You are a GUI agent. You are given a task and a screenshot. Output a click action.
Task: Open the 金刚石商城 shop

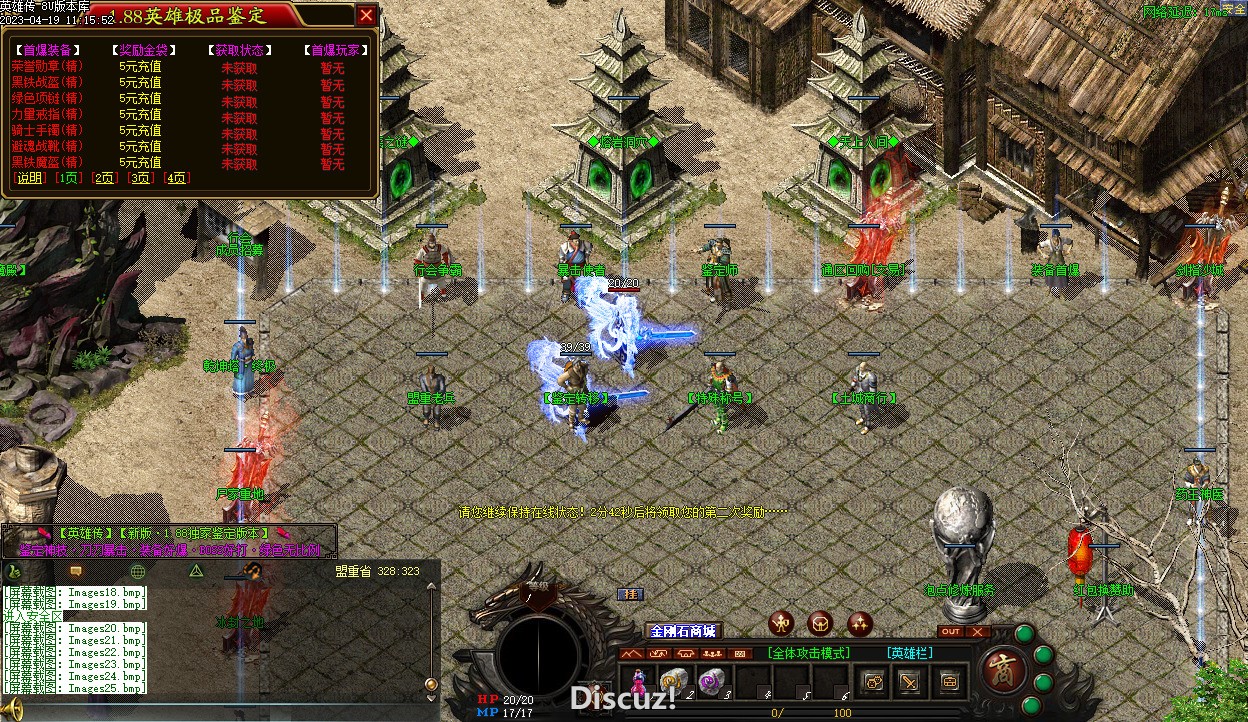(x=684, y=631)
